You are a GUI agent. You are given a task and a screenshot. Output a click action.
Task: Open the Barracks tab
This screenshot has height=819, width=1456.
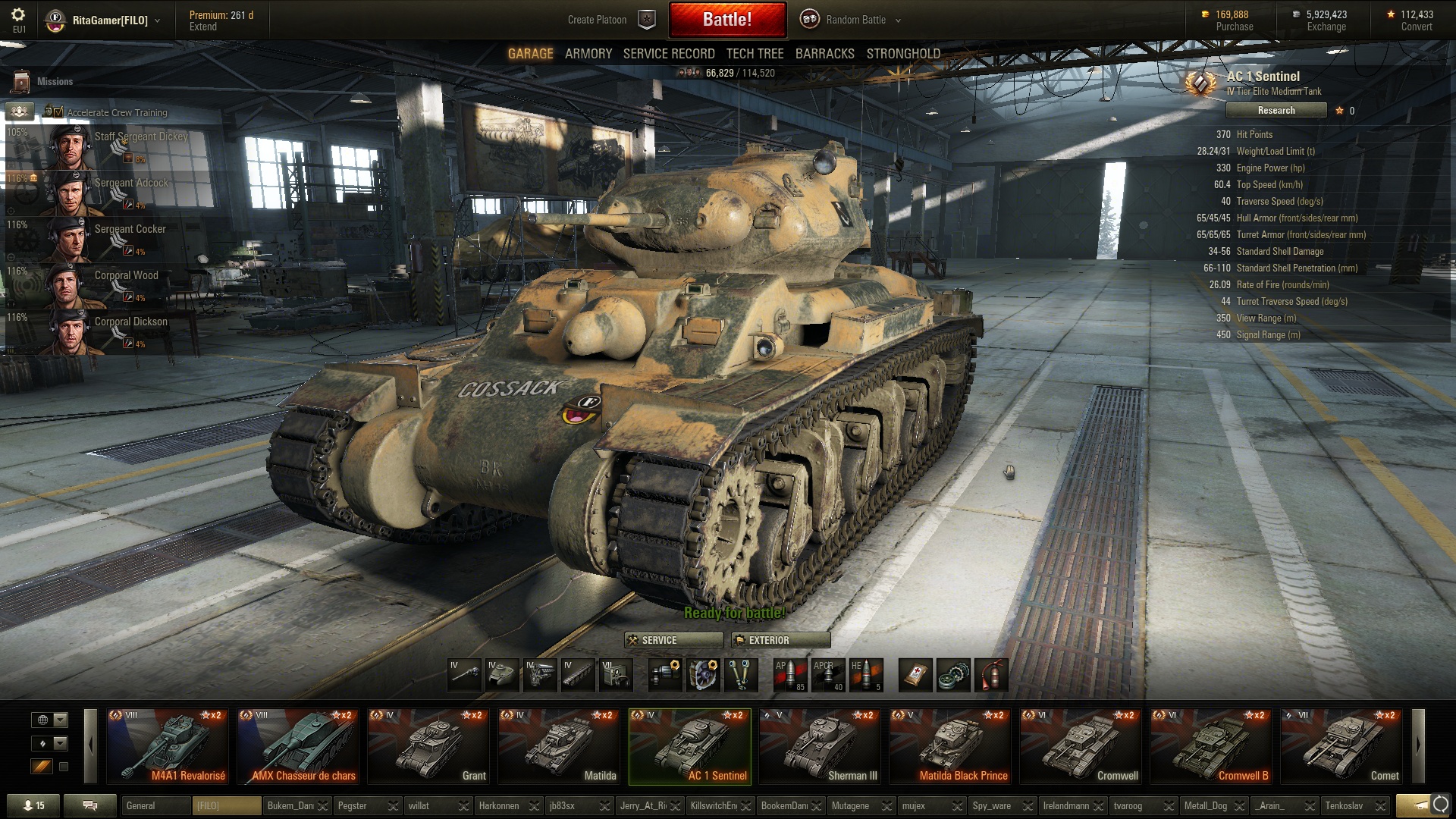(824, 54)
